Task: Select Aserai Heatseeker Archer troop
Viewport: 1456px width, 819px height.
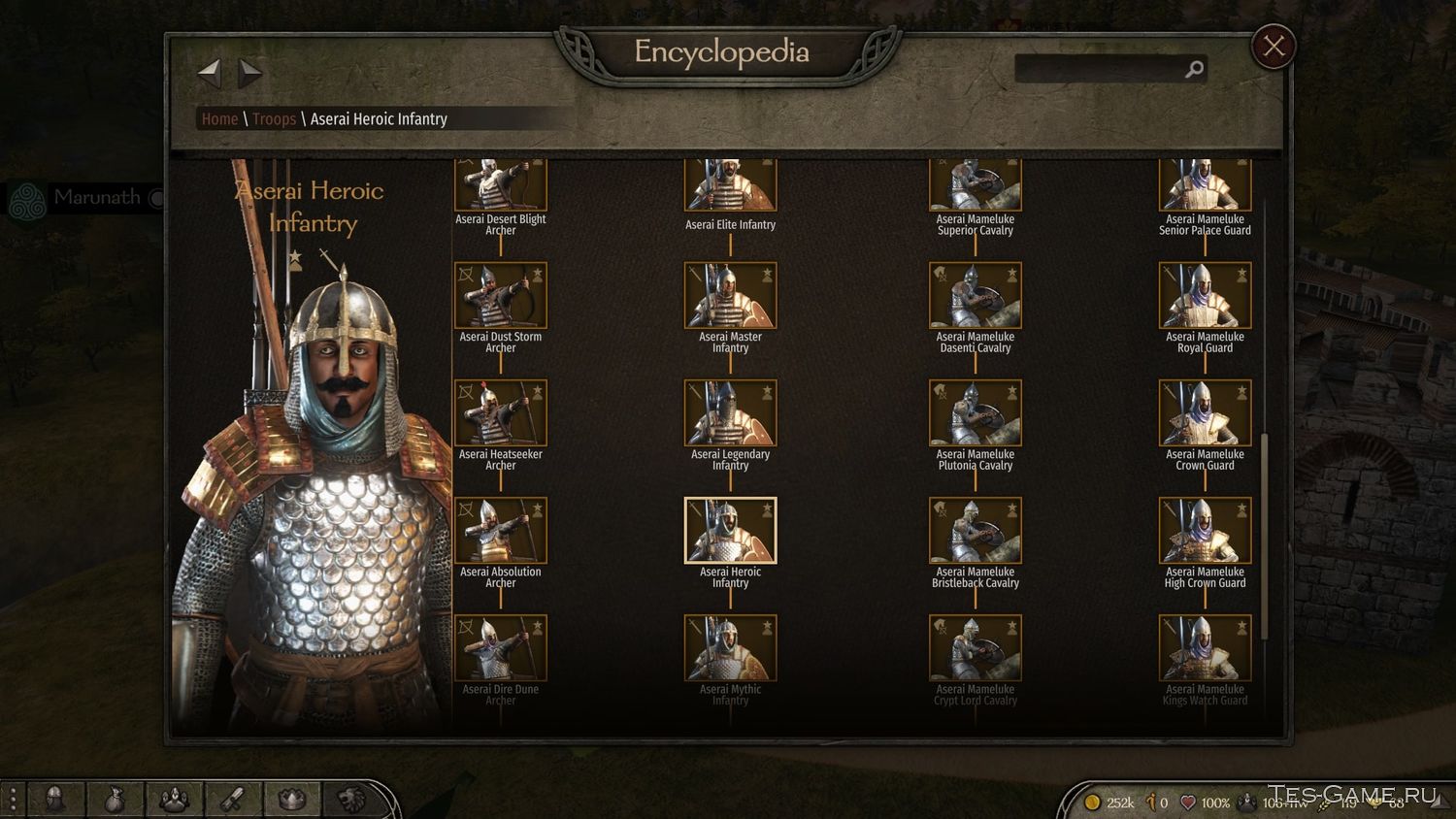Action: coord(501,413)
